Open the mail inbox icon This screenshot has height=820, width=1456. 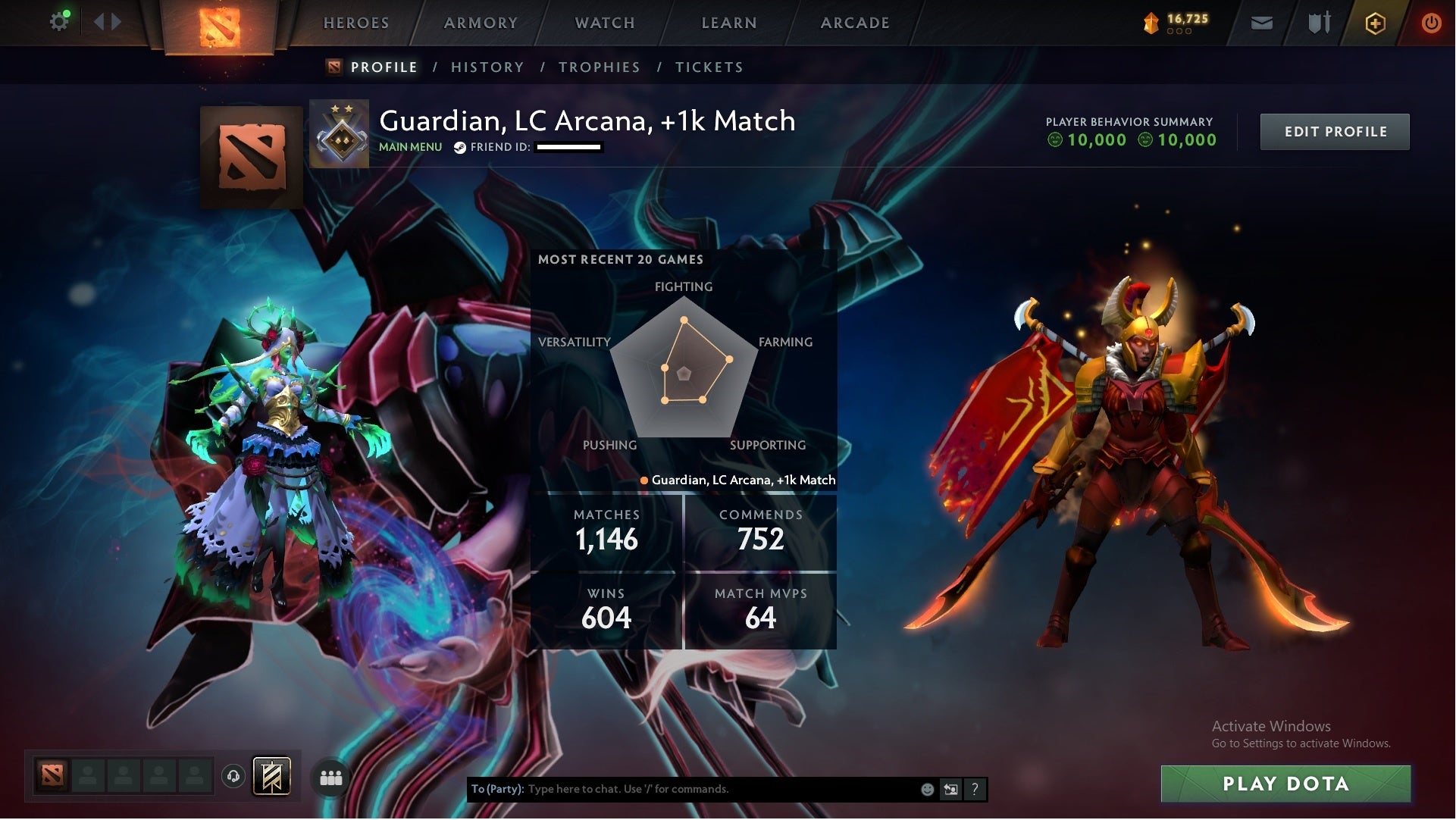click(x=1260, y=23)
